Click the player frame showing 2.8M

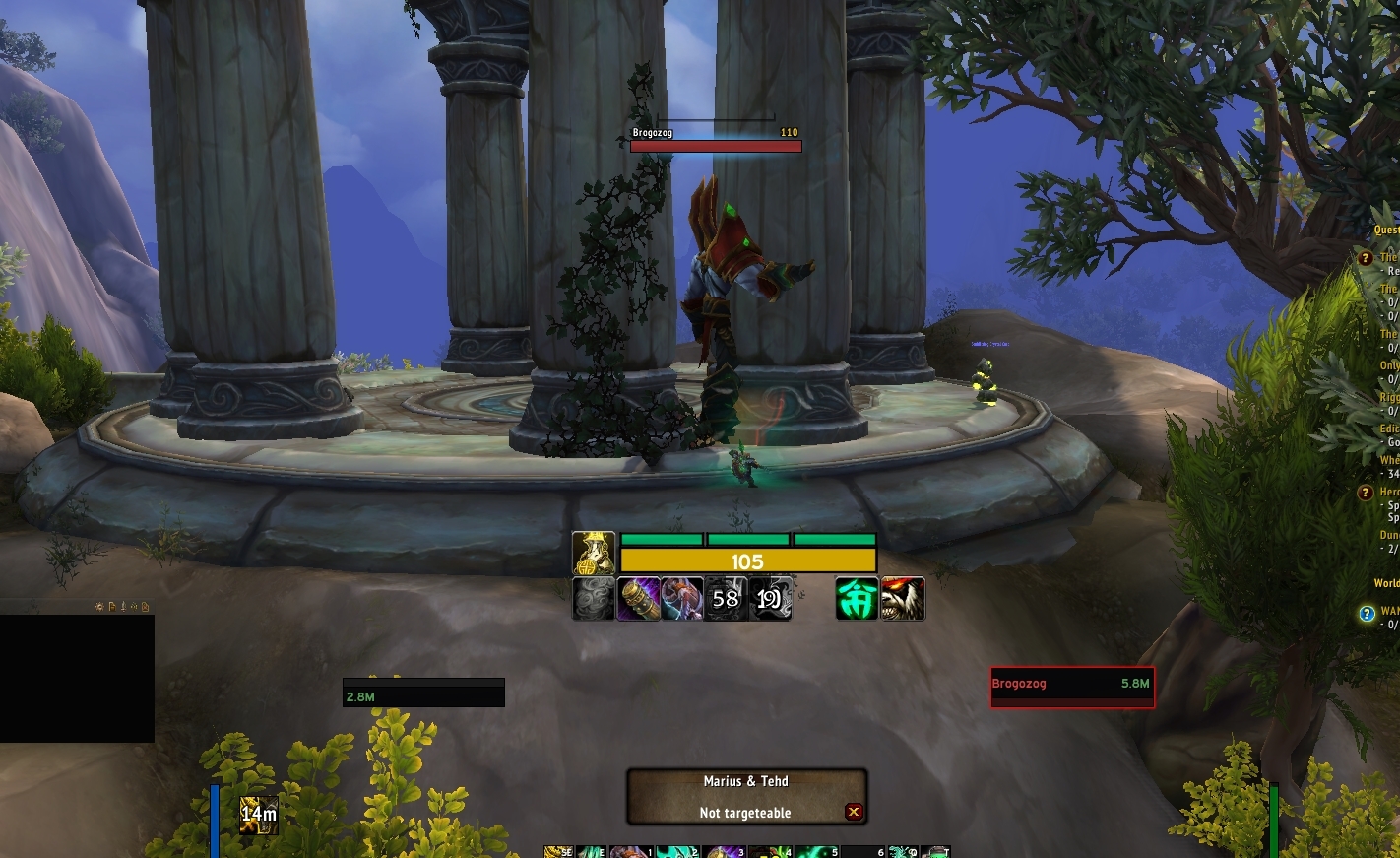pos(423,693)
